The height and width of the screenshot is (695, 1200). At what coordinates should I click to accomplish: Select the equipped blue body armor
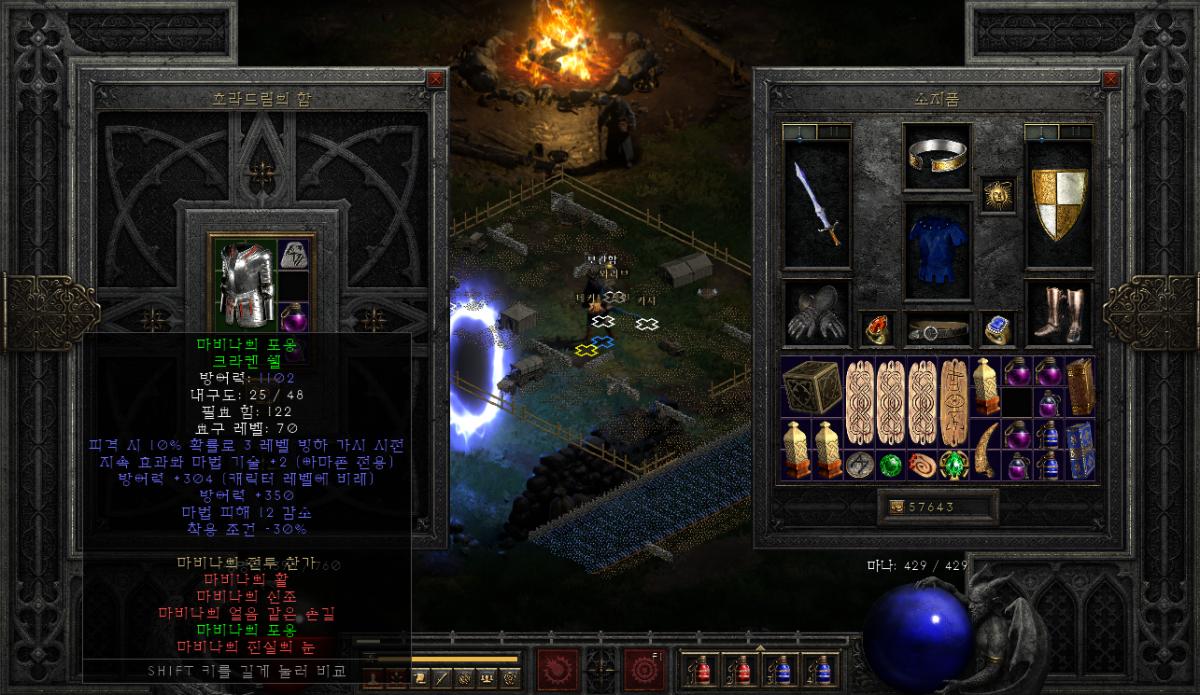click(937, 251)
